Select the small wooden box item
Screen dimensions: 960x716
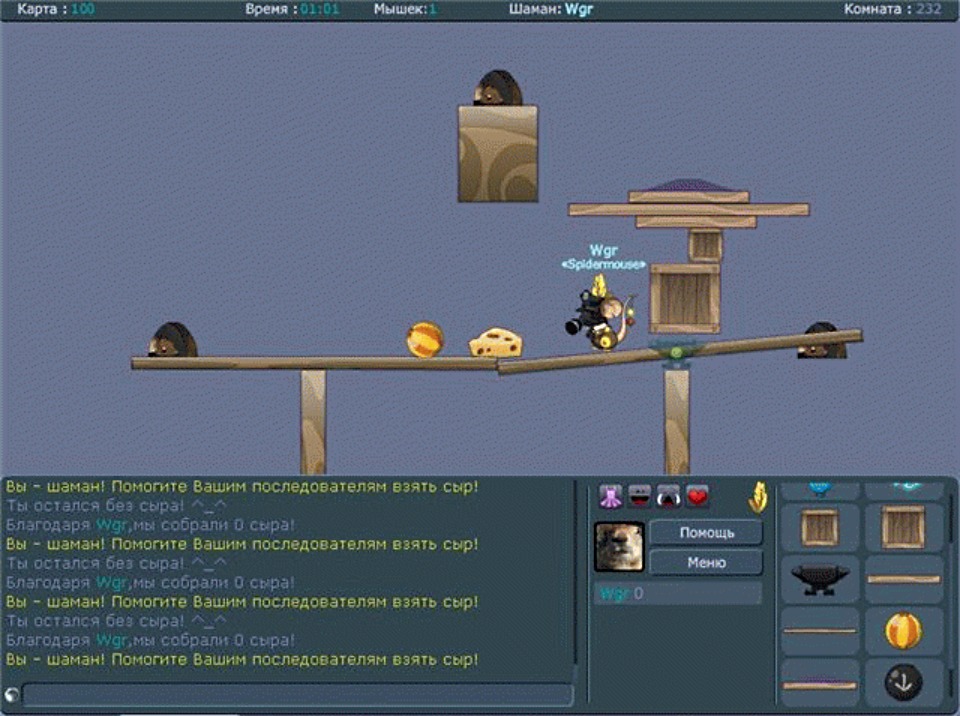(x=820, y=527)
